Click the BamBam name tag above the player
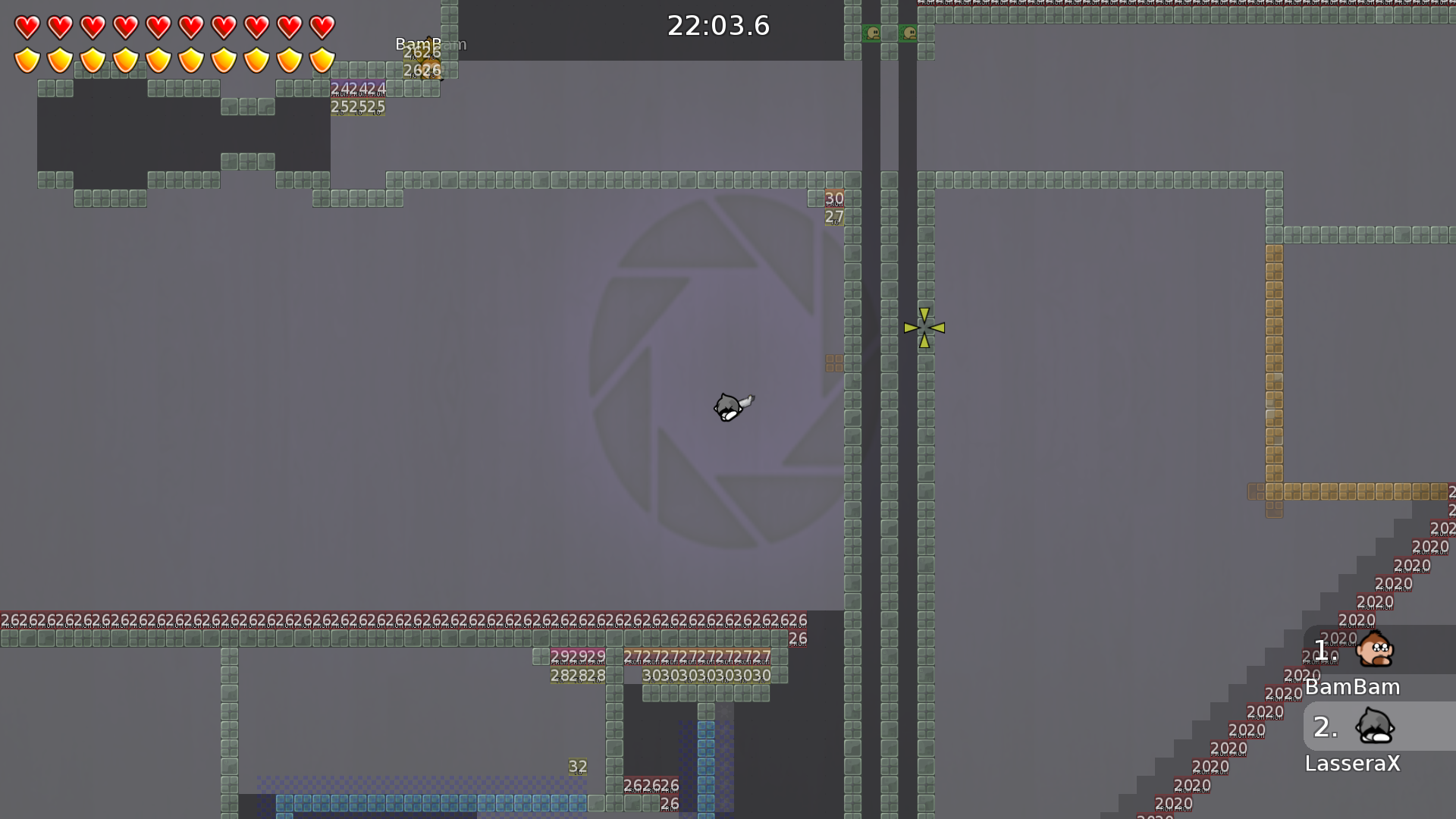Viewport: 1456px width, 819px height. pyautogui.click(x=429, y=44)
